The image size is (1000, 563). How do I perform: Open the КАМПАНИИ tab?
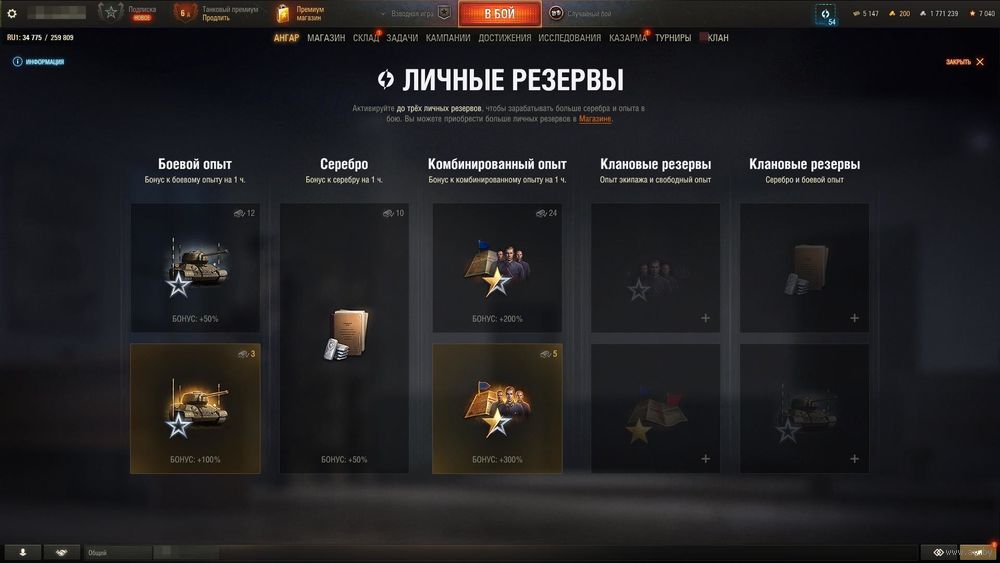[x=448, y=38]
